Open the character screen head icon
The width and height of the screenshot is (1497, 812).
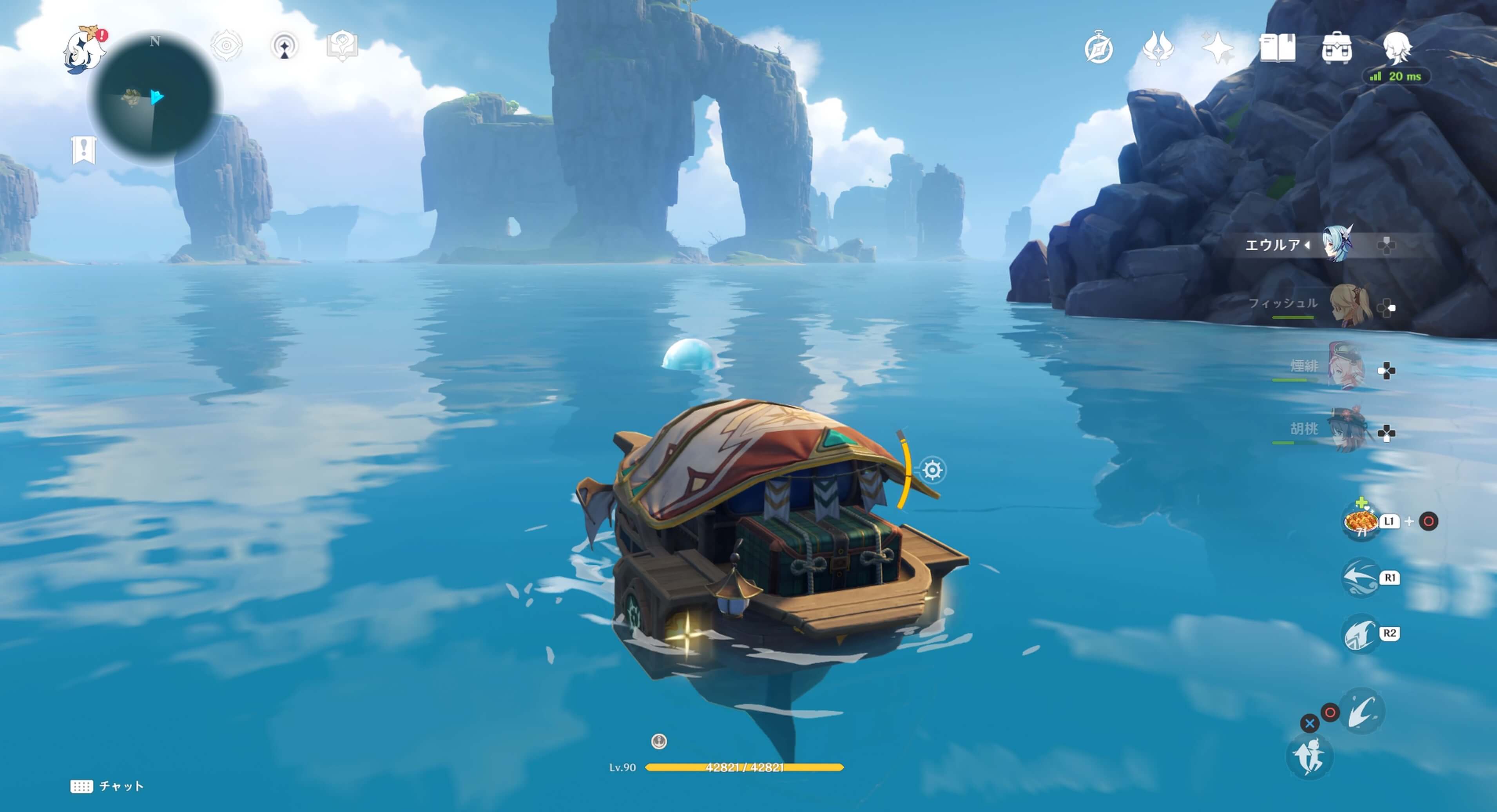1396,48
